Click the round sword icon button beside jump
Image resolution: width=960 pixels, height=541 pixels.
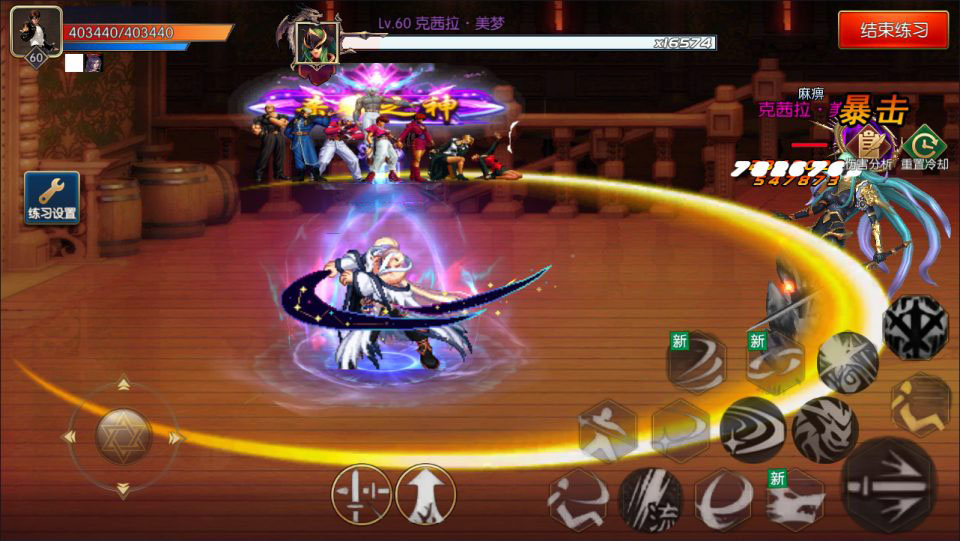pos(361,494)
